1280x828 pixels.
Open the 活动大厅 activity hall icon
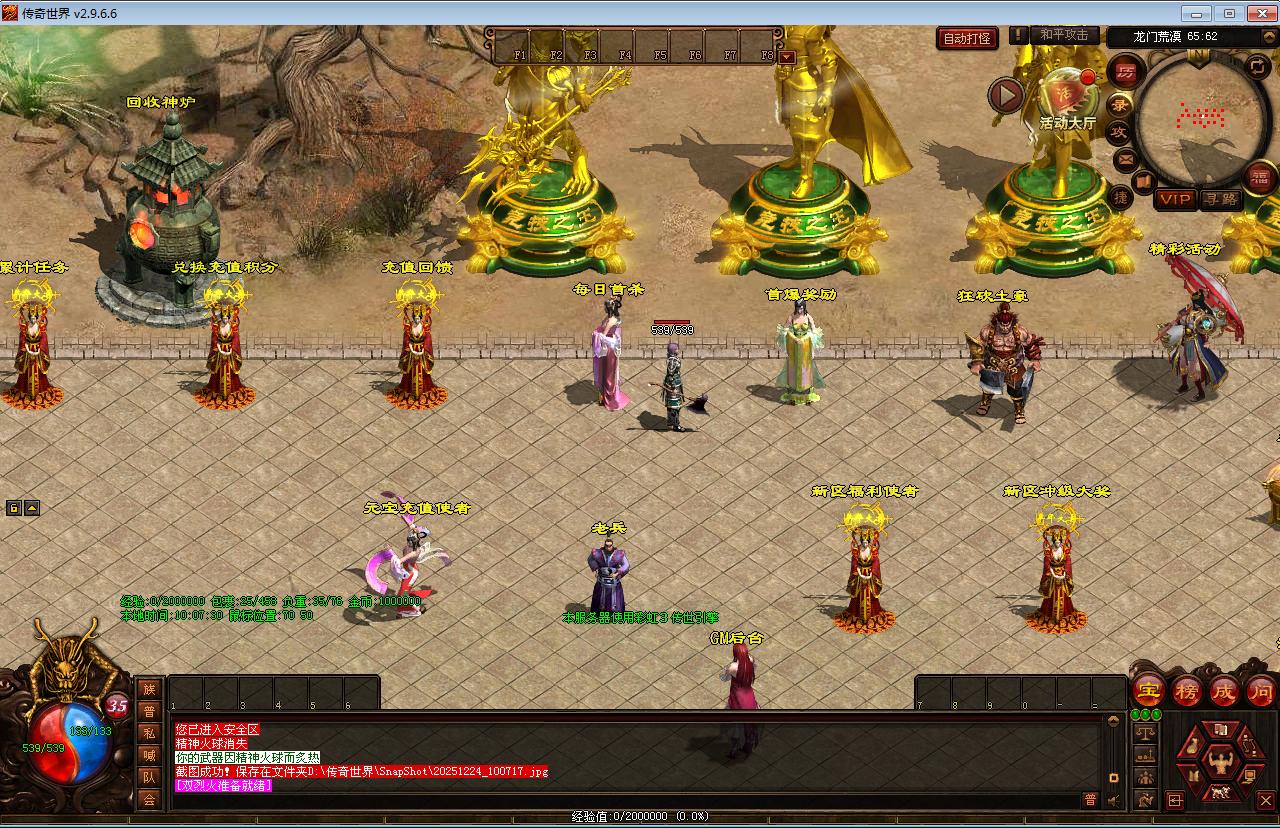click(1066, 97)
